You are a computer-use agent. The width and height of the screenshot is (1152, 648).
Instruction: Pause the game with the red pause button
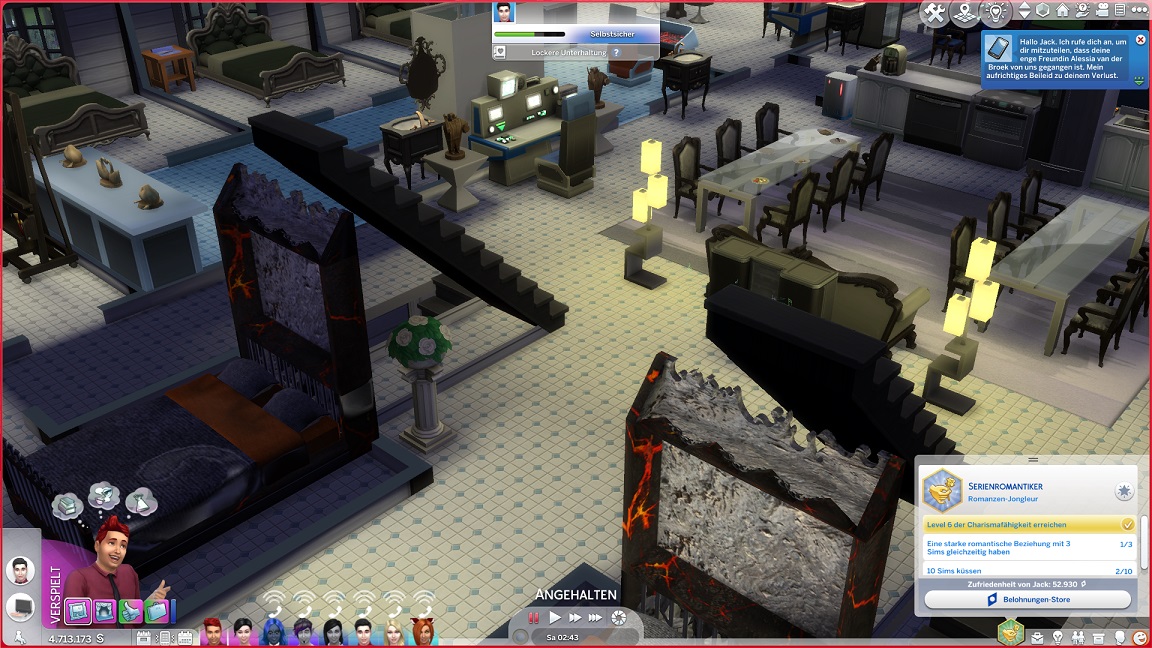click(x=534, y=618)
